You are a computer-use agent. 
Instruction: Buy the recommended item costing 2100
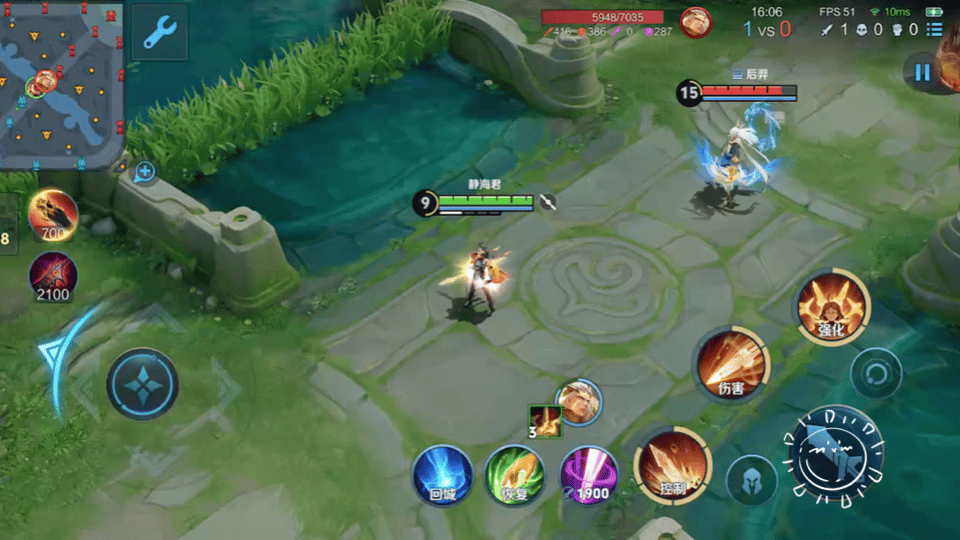coord(53,275)
